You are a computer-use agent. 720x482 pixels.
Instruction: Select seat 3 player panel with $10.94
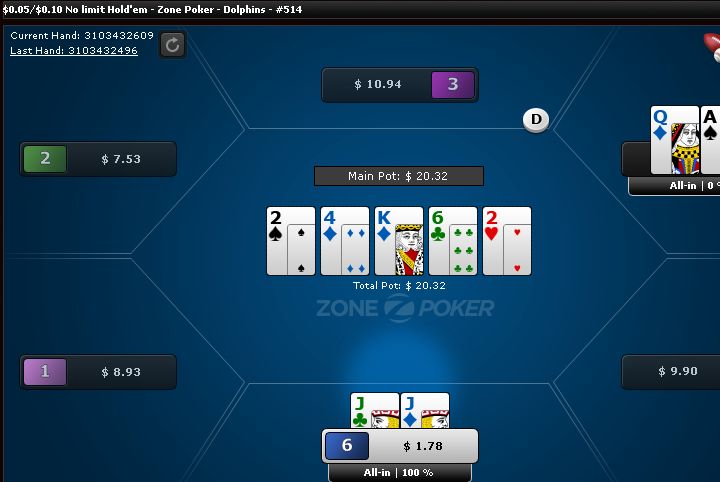(x=400, y=85)
